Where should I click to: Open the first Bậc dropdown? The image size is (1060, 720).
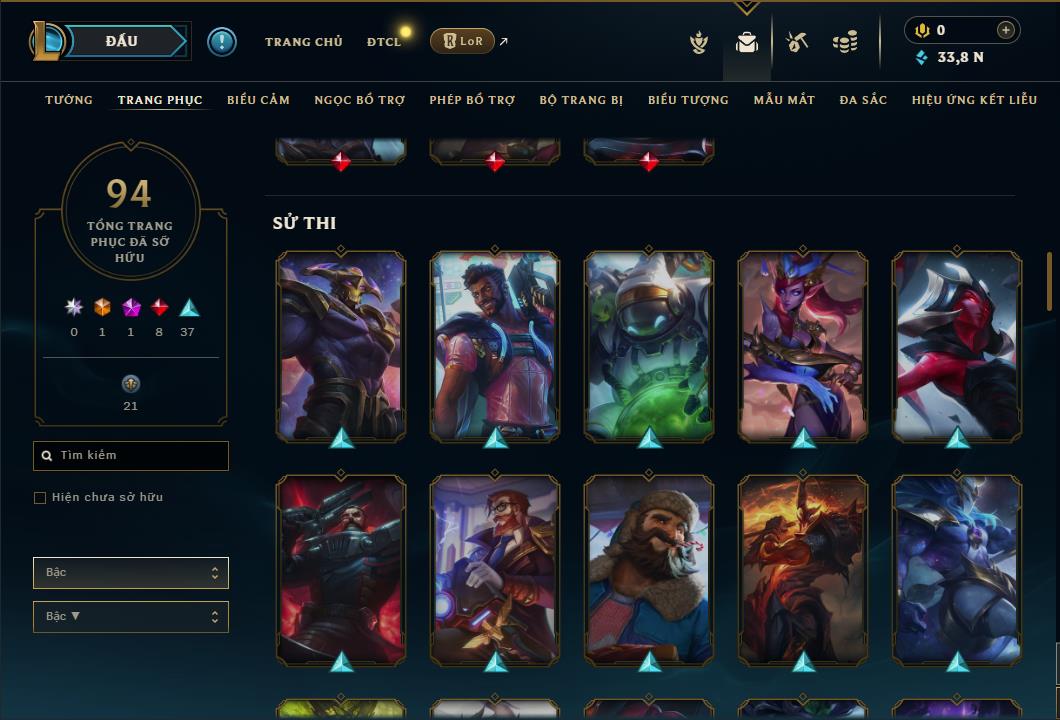coord(131,573)
